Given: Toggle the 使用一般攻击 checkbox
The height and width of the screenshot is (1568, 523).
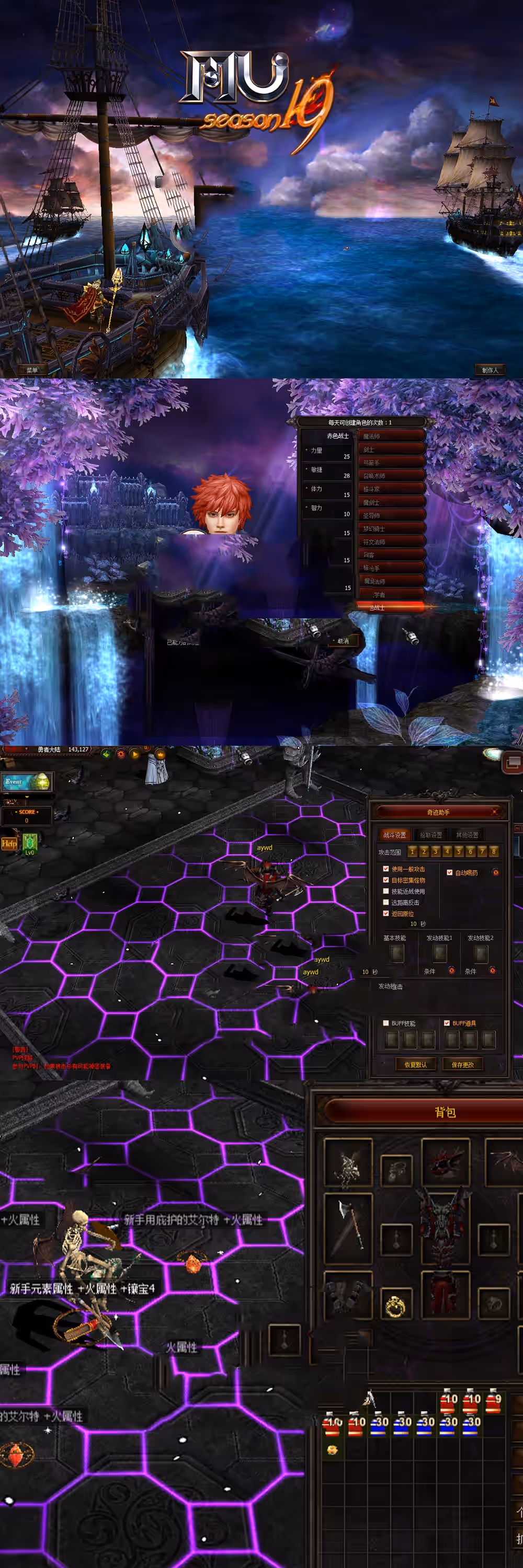Looking at the screenshot, I should [x=386, y=869].
